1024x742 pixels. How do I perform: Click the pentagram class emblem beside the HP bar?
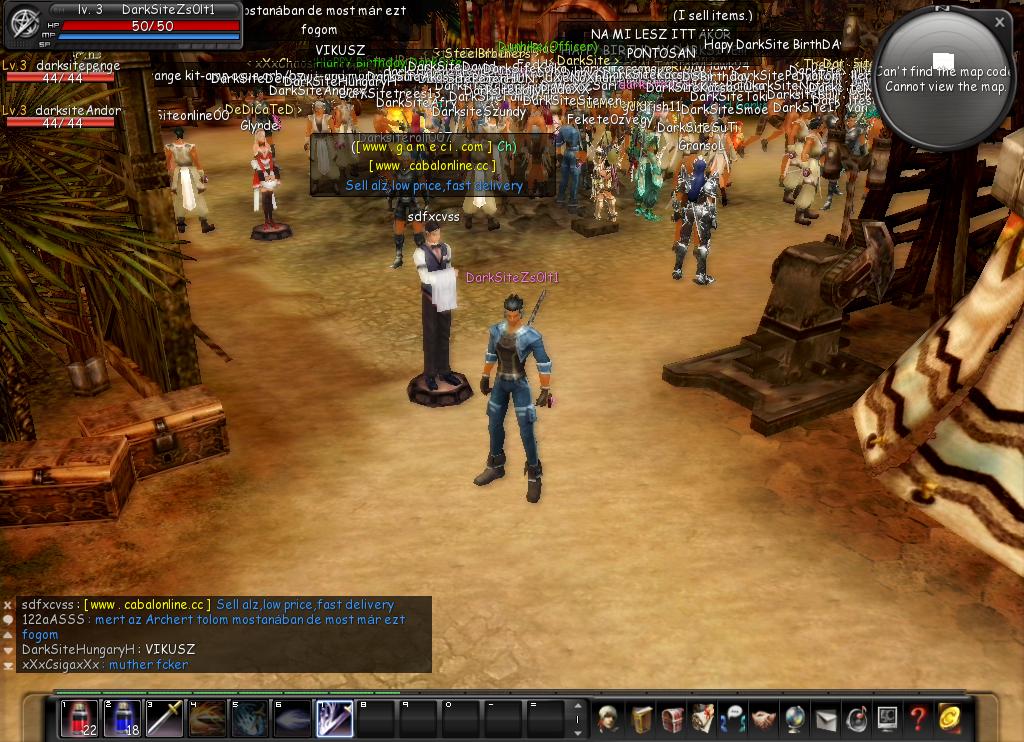pyautogui.click(x=24, y=24)
